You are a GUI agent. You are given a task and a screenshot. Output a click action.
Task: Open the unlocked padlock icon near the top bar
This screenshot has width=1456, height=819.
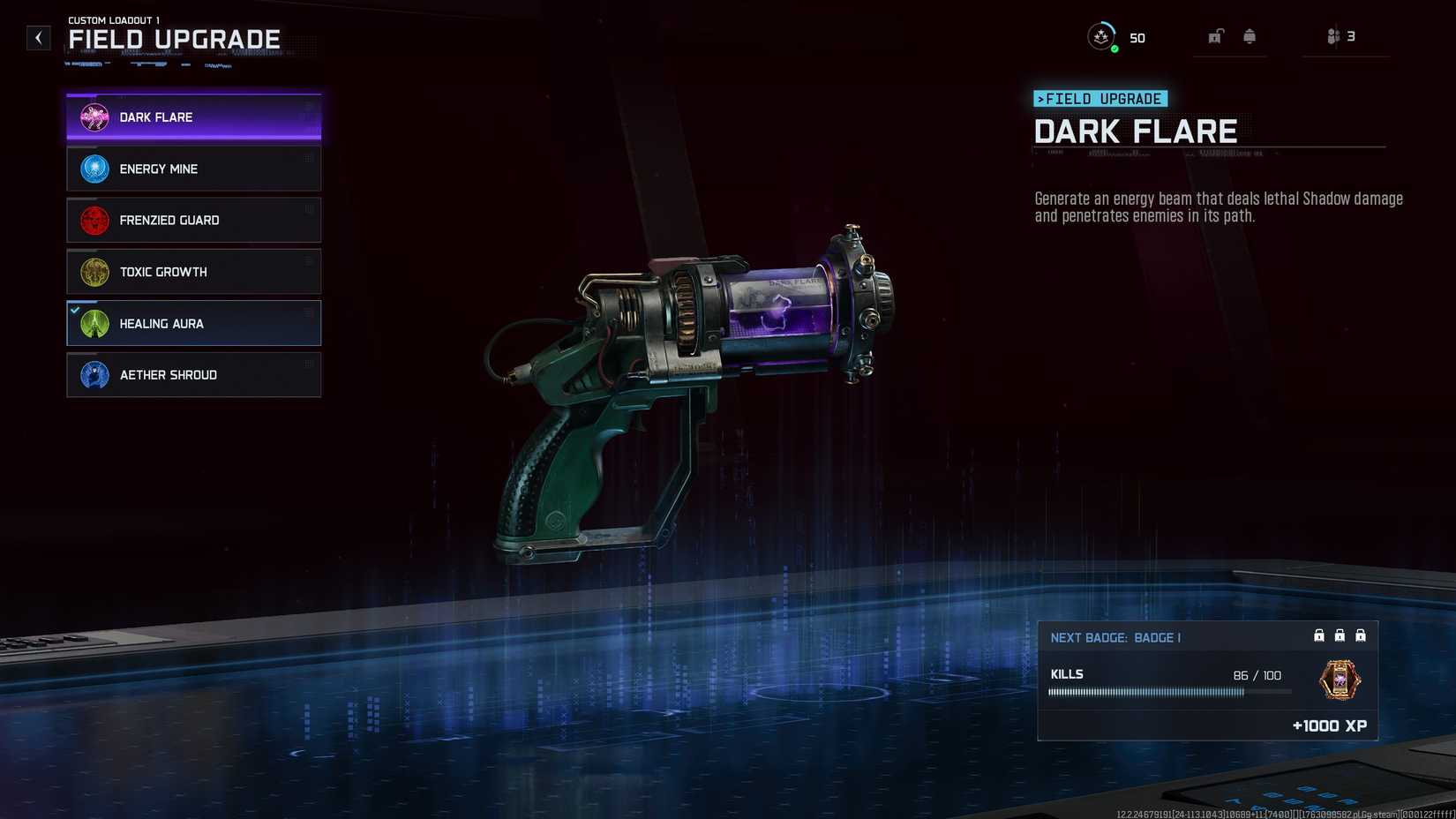(x=1216, y=36)
